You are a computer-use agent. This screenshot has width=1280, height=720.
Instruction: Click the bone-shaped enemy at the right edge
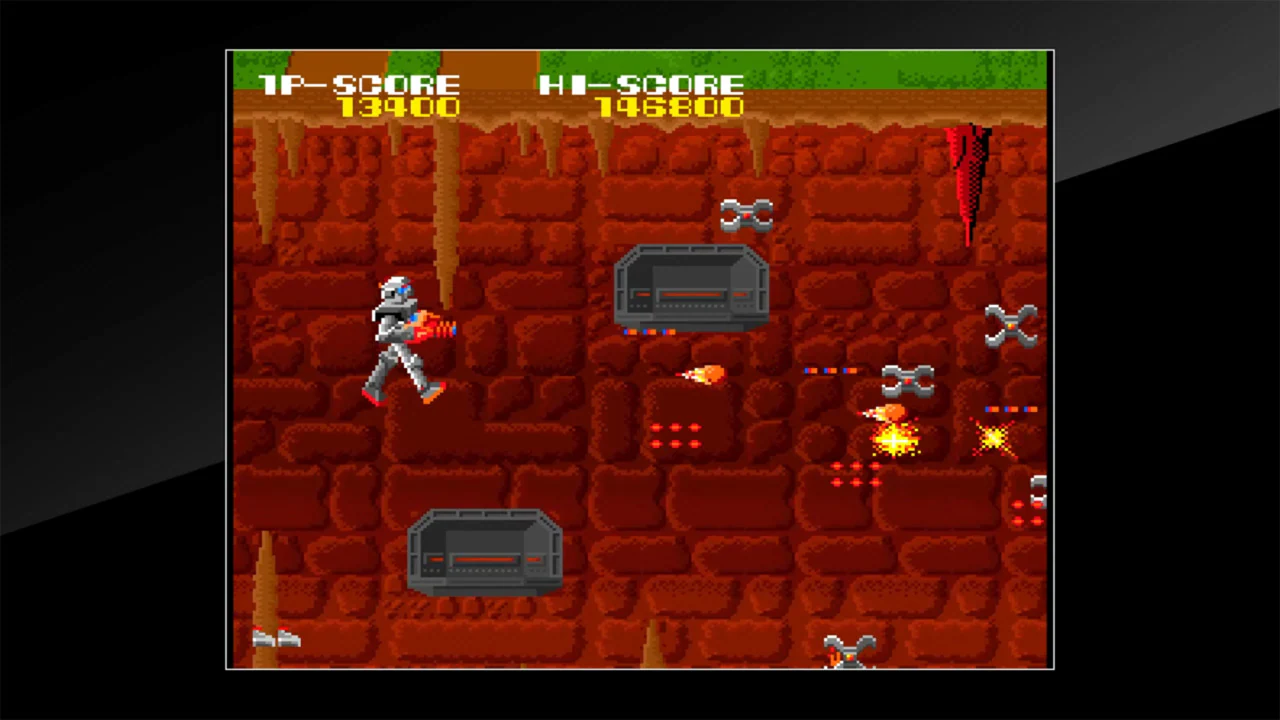(x=1012, y=325)
